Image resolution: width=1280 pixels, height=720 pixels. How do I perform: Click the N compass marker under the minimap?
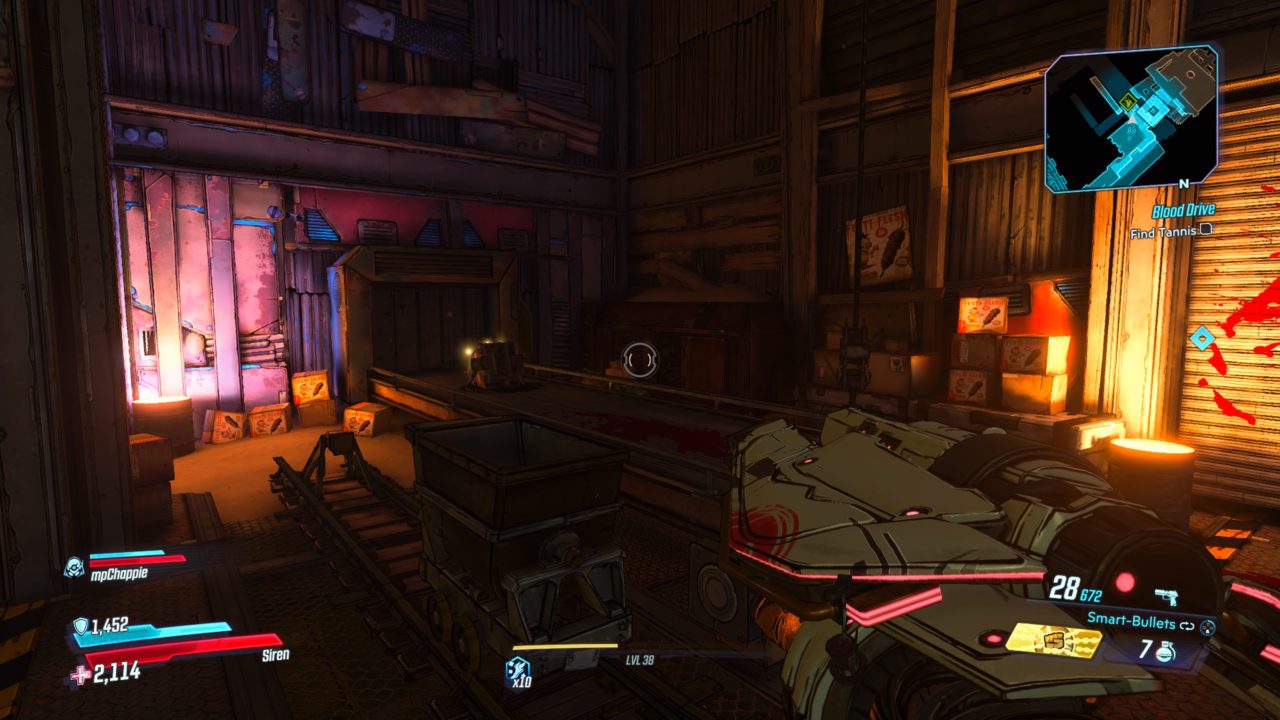point(1184,183)
